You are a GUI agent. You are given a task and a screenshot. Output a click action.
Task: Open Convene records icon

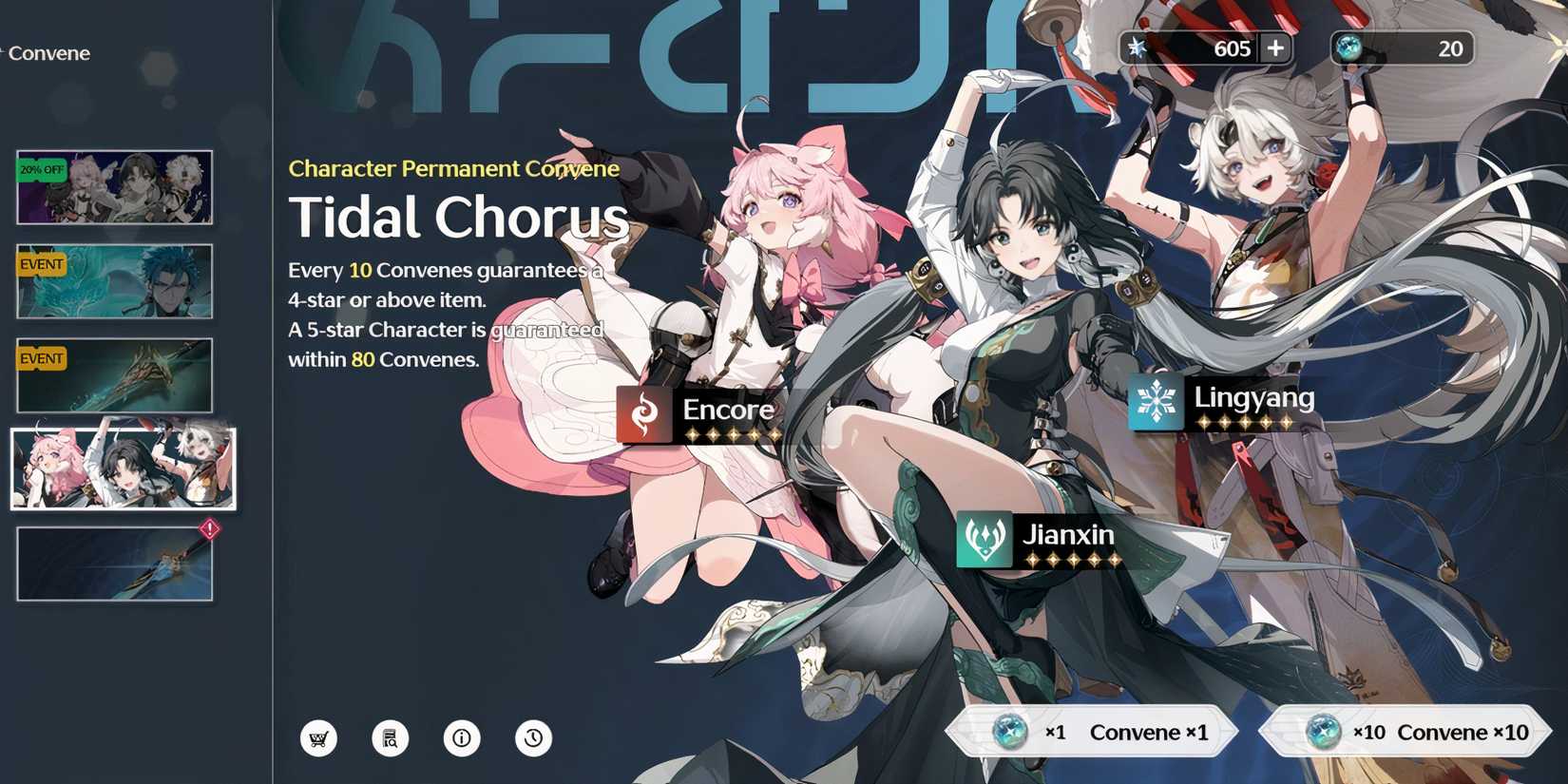pyautogui.click(x=392, y=737)
